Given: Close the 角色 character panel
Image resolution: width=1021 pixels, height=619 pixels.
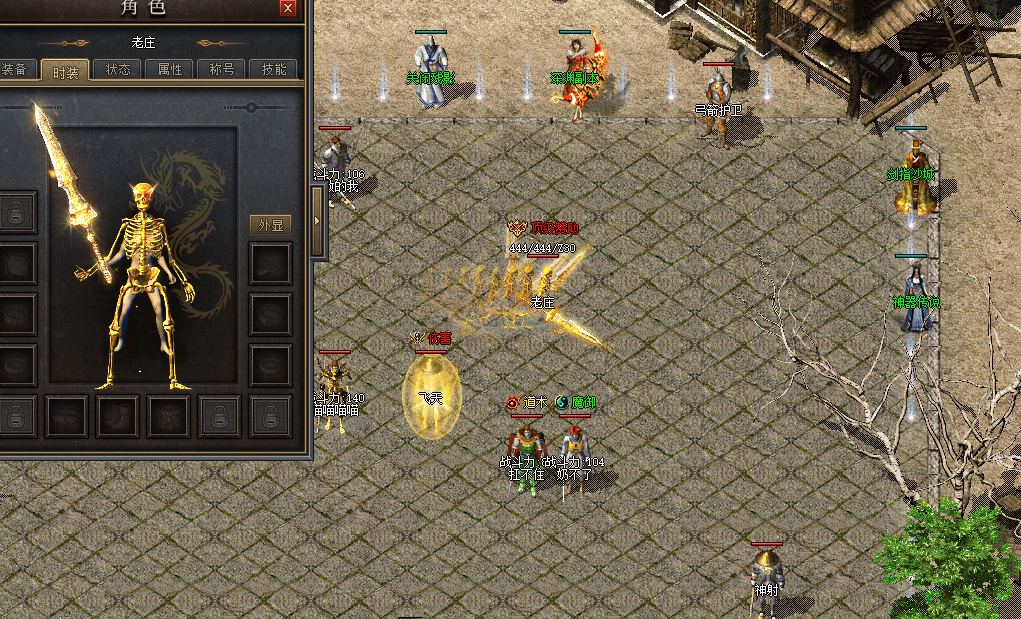Looking at the screenshot, I should tap(288, 8).
